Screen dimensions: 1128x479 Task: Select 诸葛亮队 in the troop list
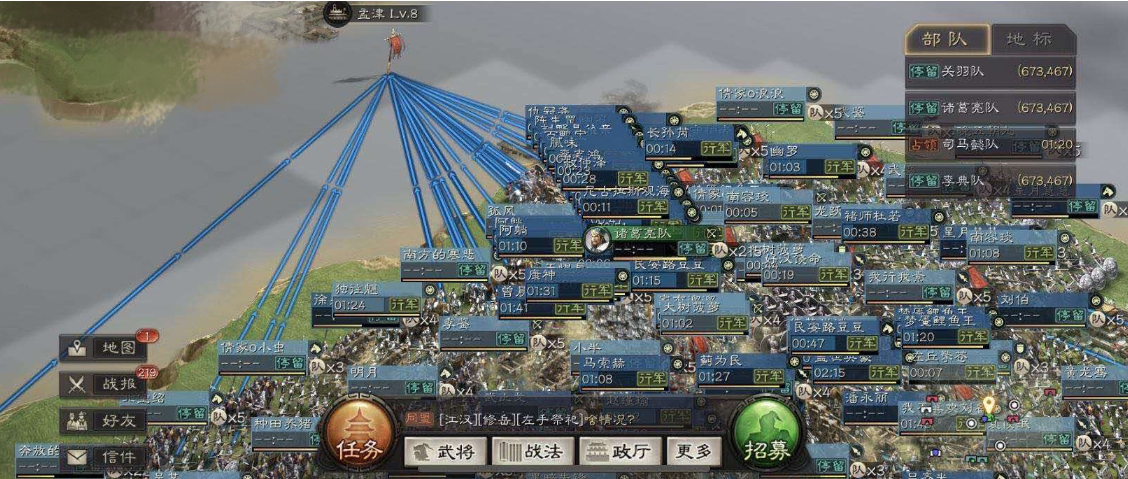coord(990,108)
